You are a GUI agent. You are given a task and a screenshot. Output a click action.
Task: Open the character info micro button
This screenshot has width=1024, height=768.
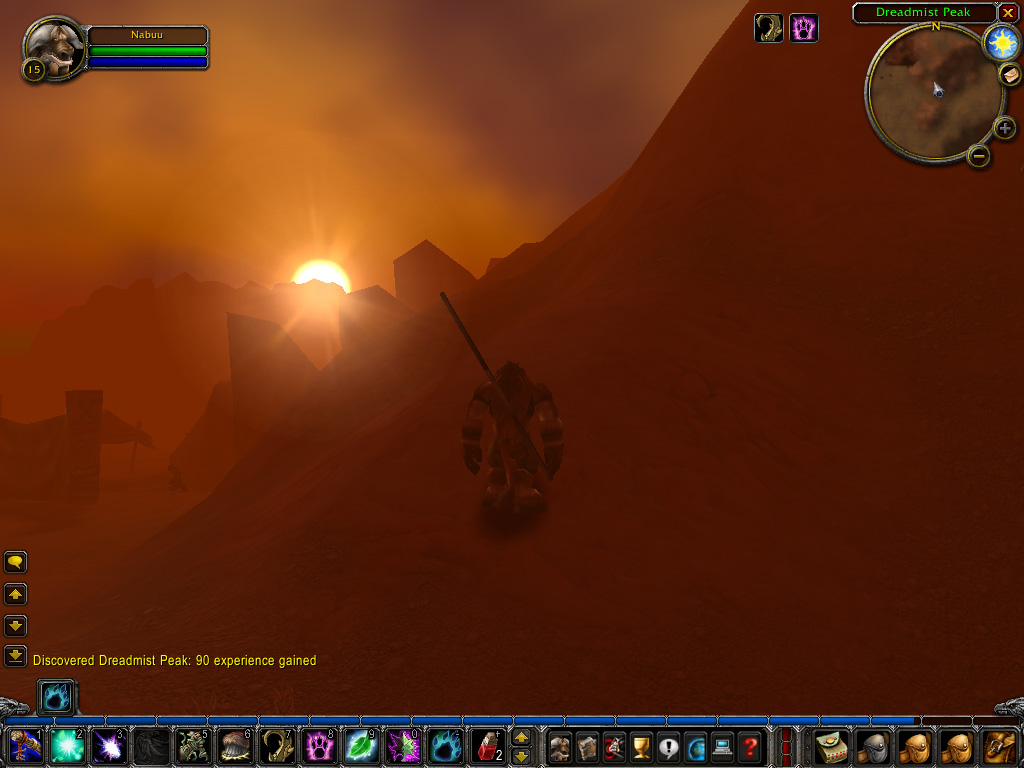(560, 746)
